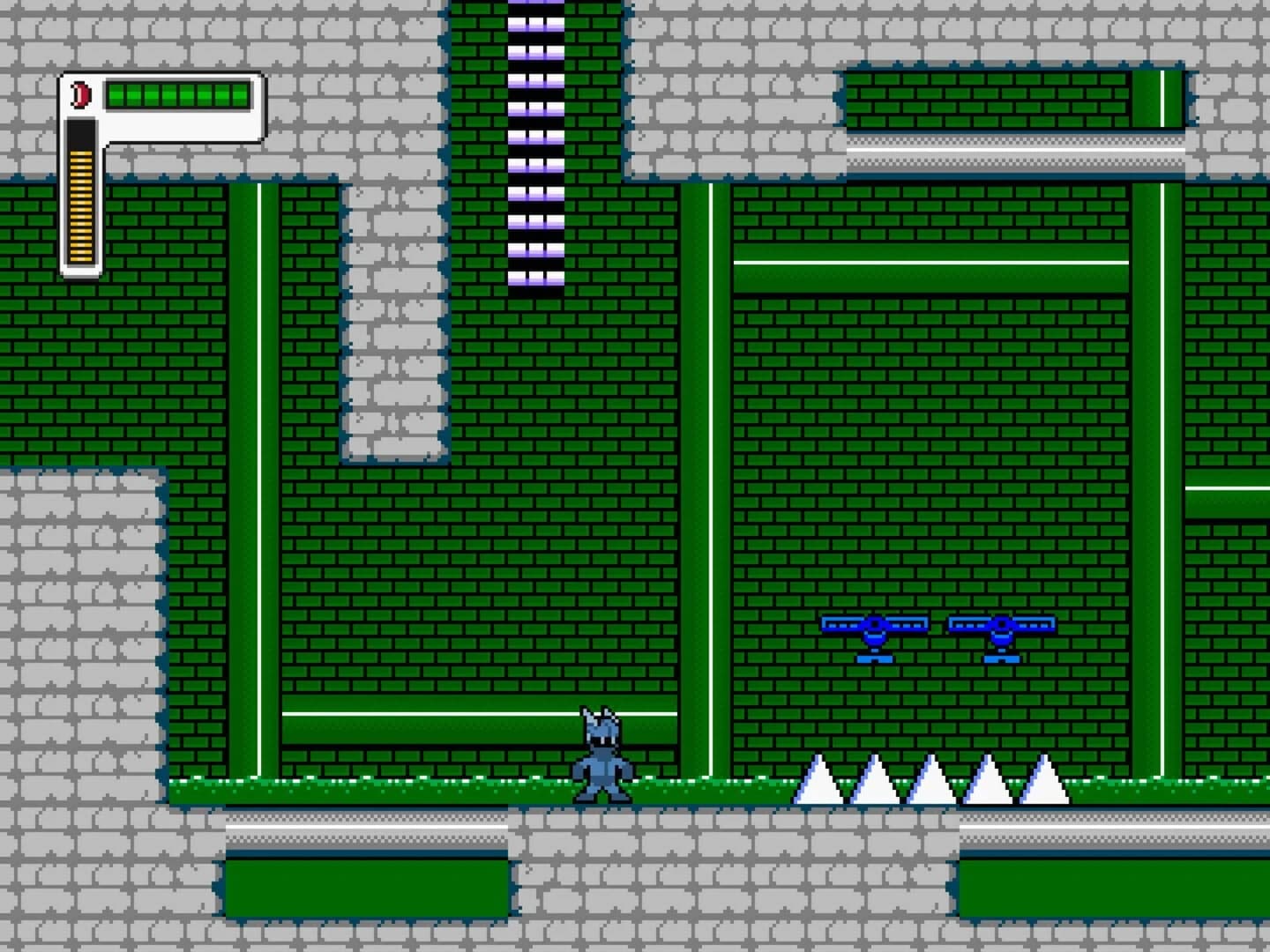This screenshot has width=1270, height=952.
Task: Click the middle spike of the spike row
Action: point(930,785)
